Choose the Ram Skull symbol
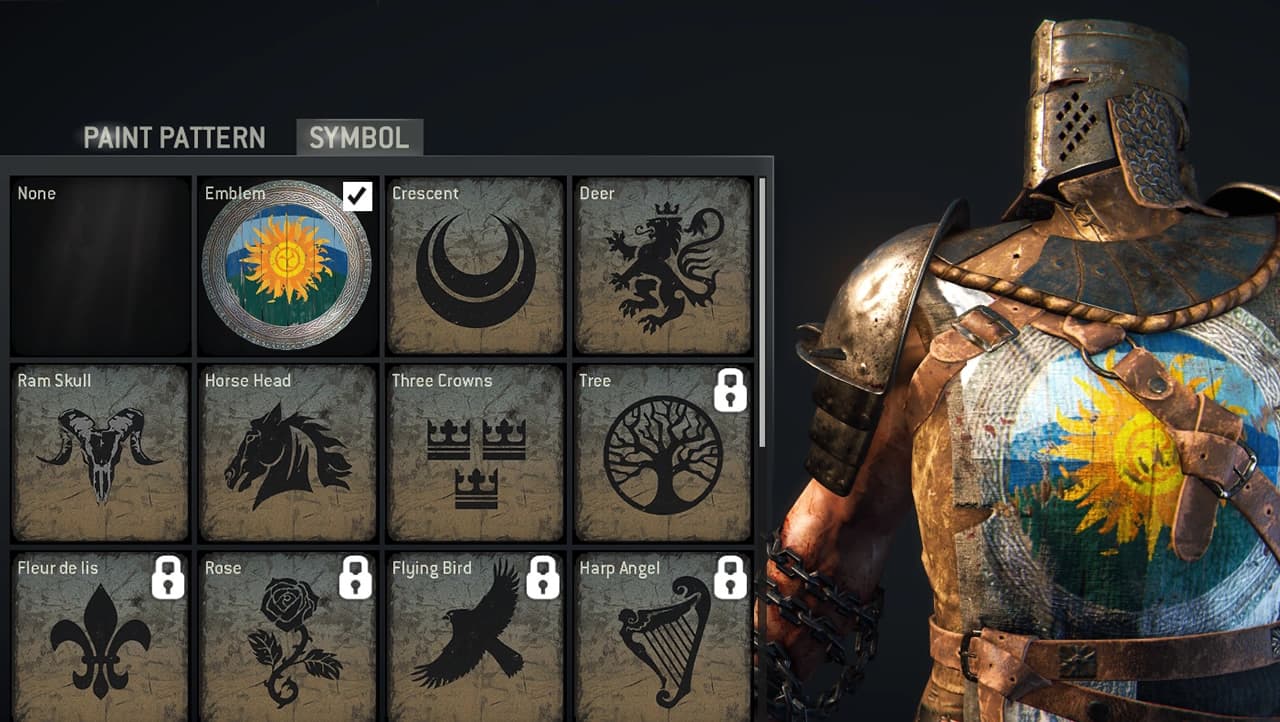The width and height of the screenshot is (1280, 722). (x=100, y=453)
